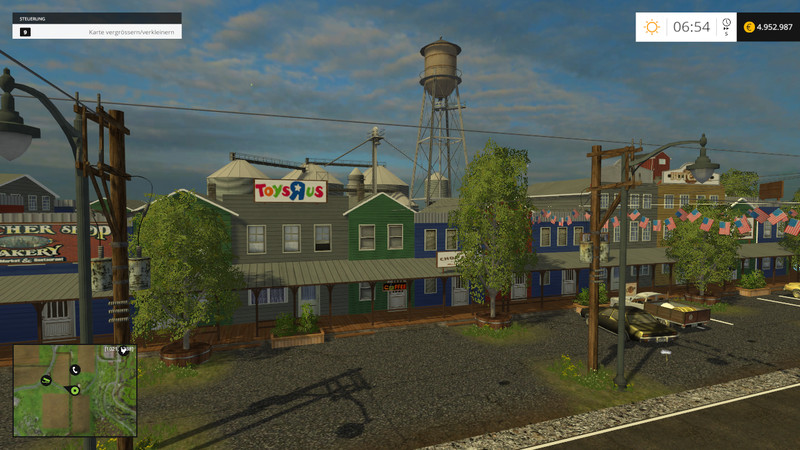Click the chicken marker on the minimap
The image size is (800, 450).
tap(124, 351)
